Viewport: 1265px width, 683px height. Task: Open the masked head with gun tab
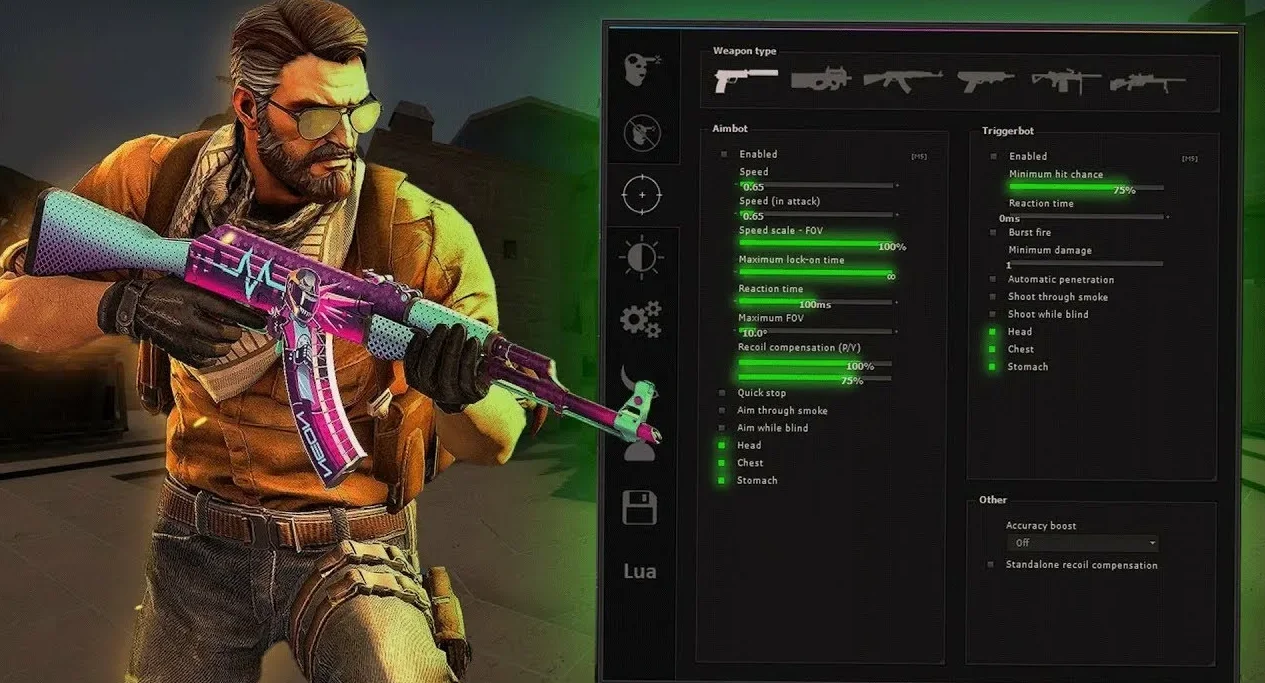tap(641, 70)
